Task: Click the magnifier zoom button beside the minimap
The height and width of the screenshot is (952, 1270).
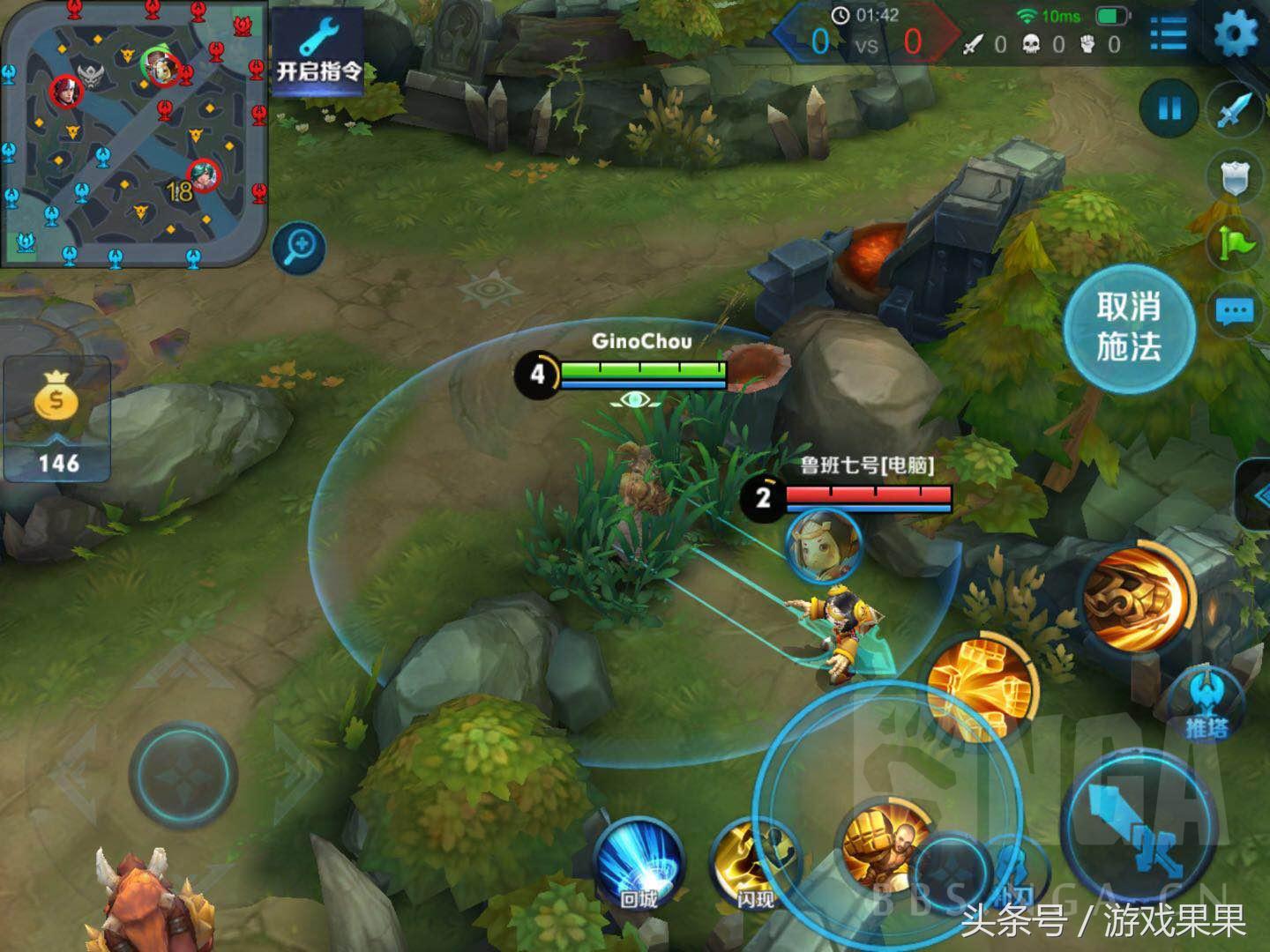Action: pyautogui.click(x=299, y=247)
